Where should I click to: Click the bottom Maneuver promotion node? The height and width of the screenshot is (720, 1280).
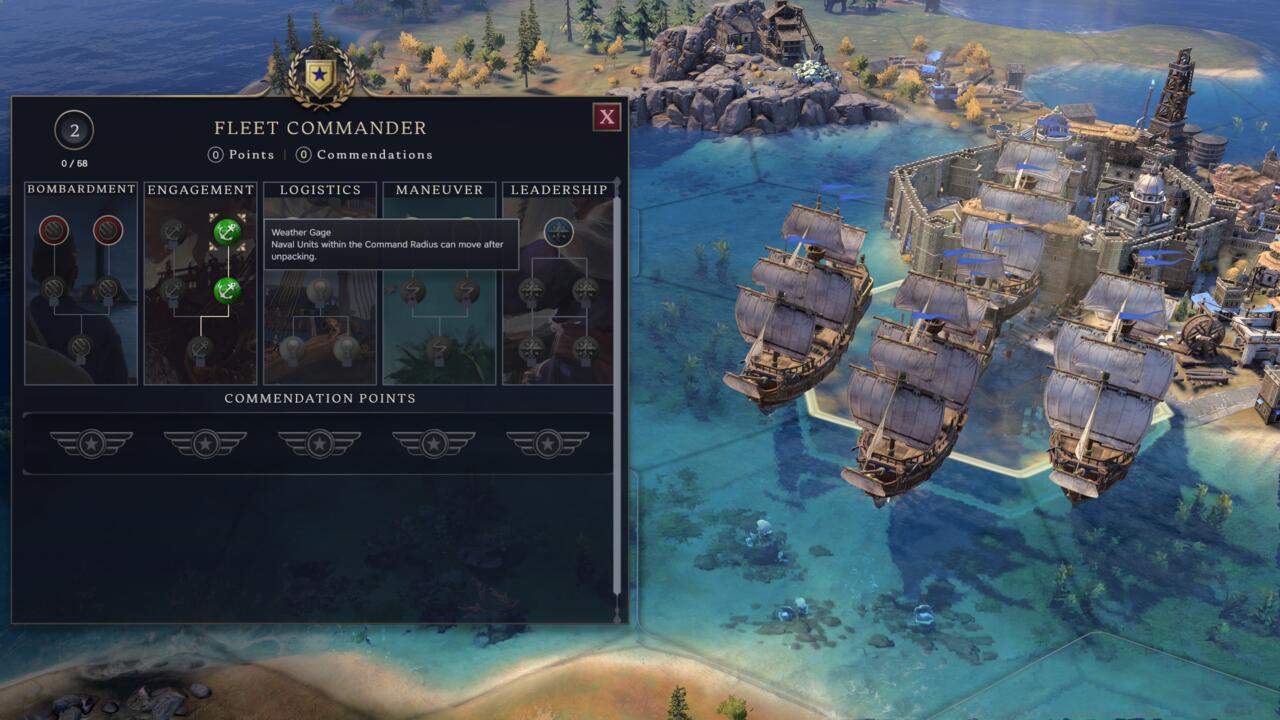437,350
